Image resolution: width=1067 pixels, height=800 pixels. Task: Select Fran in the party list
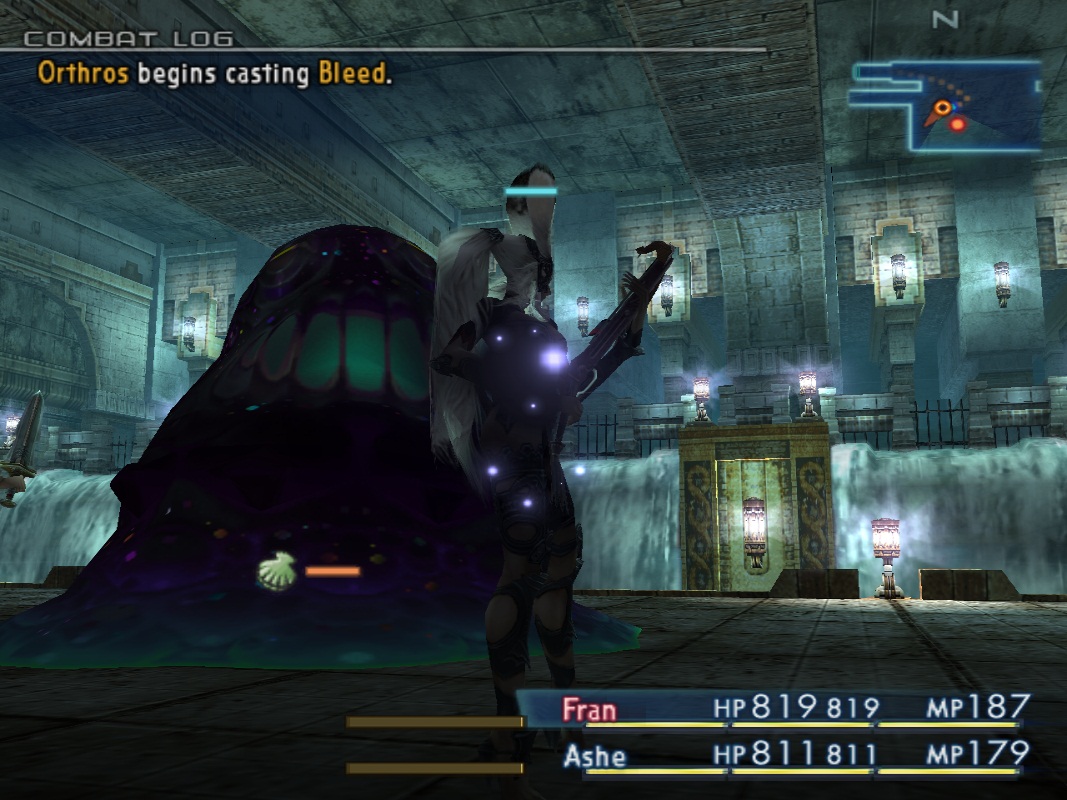pos(589,709)
